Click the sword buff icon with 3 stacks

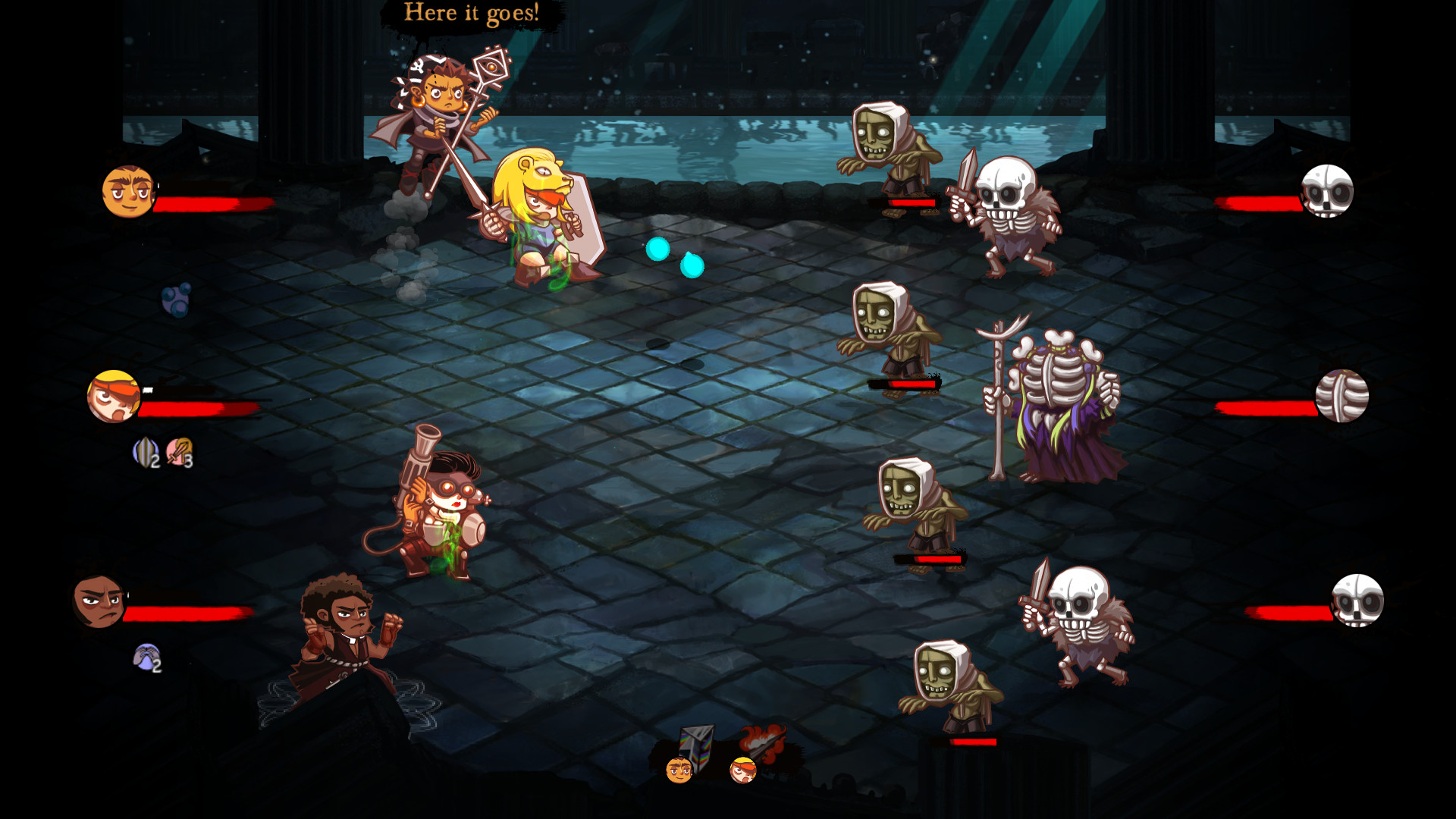click(180, 453)
